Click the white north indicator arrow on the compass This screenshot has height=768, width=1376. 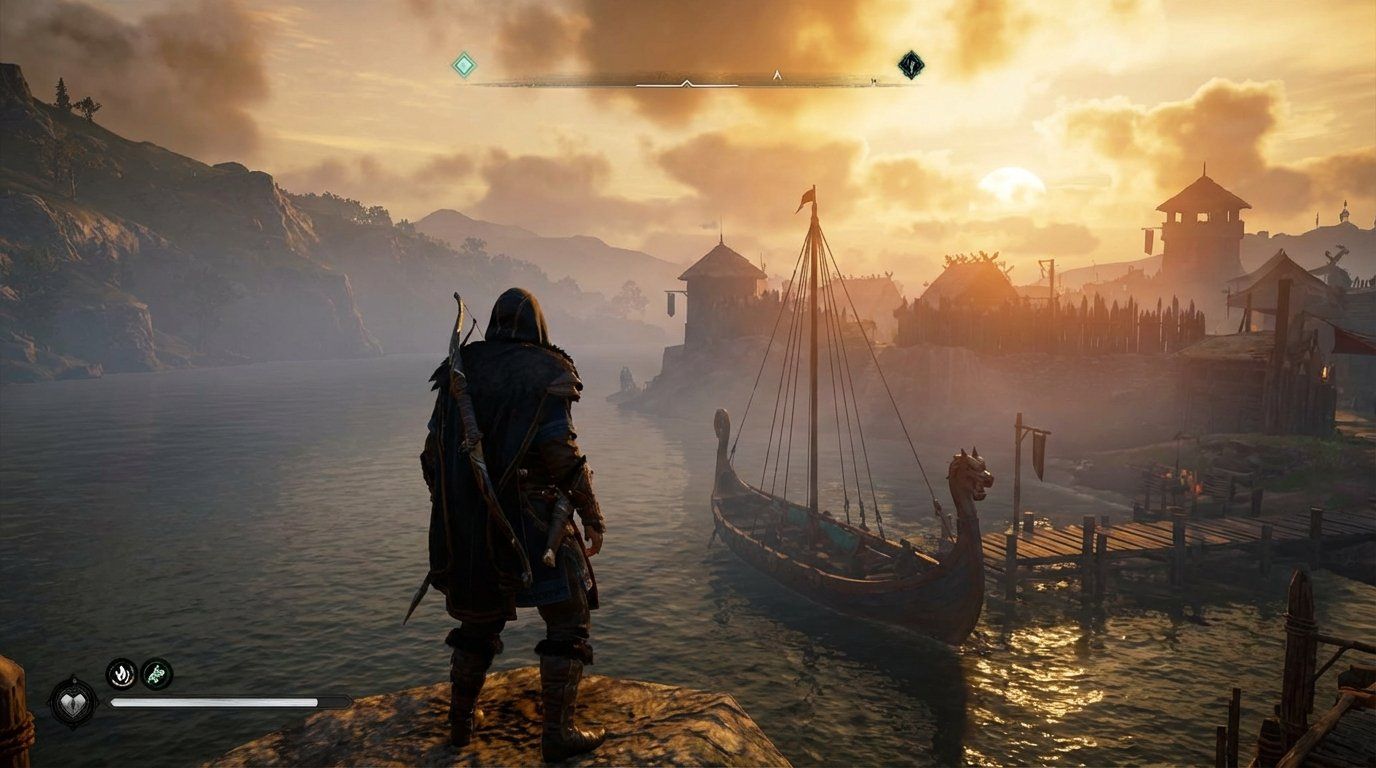point(775,75)
